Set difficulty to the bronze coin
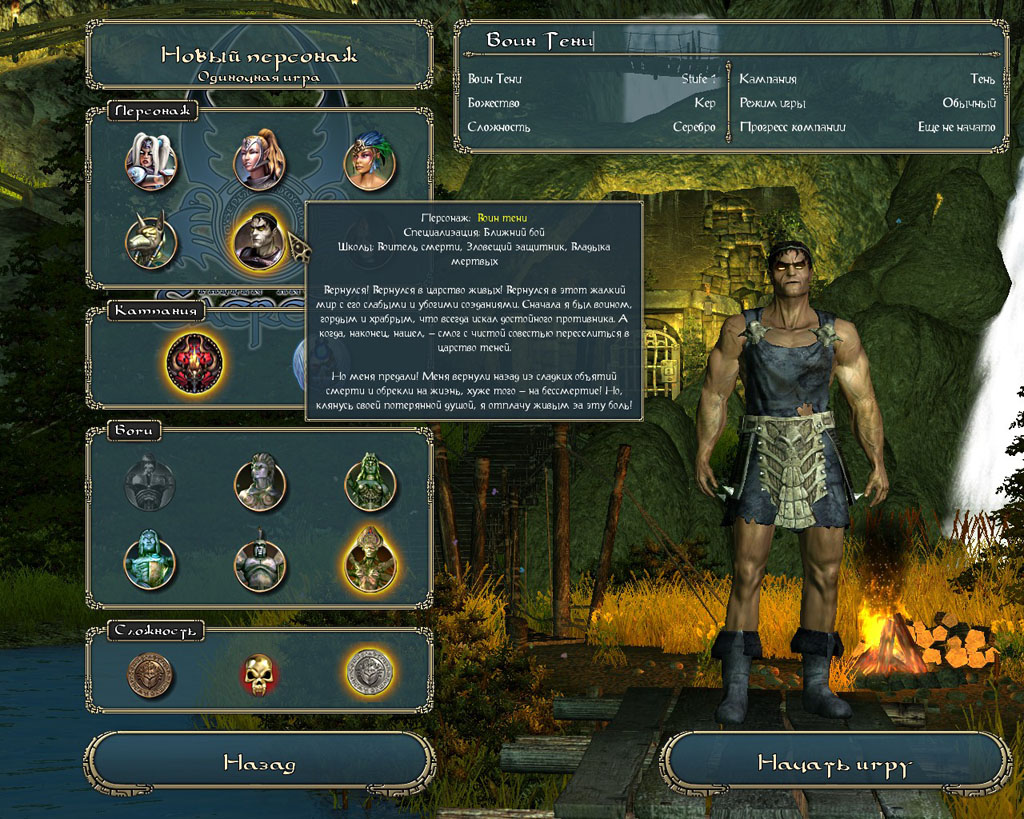 point(150,674)
